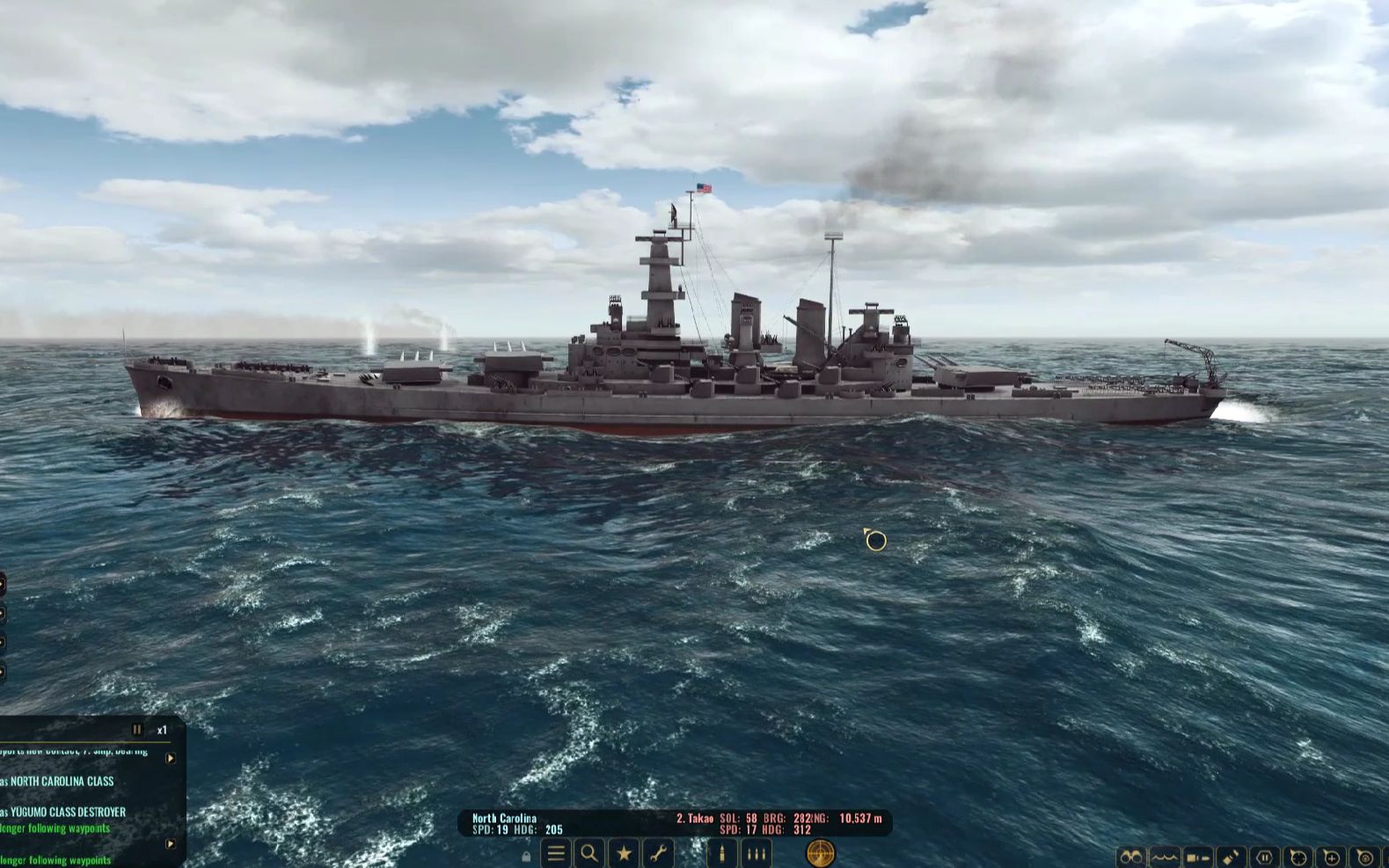1389x868 pixels.
Task: Open the round radar scope icon
Action: (x=820, y=852)
